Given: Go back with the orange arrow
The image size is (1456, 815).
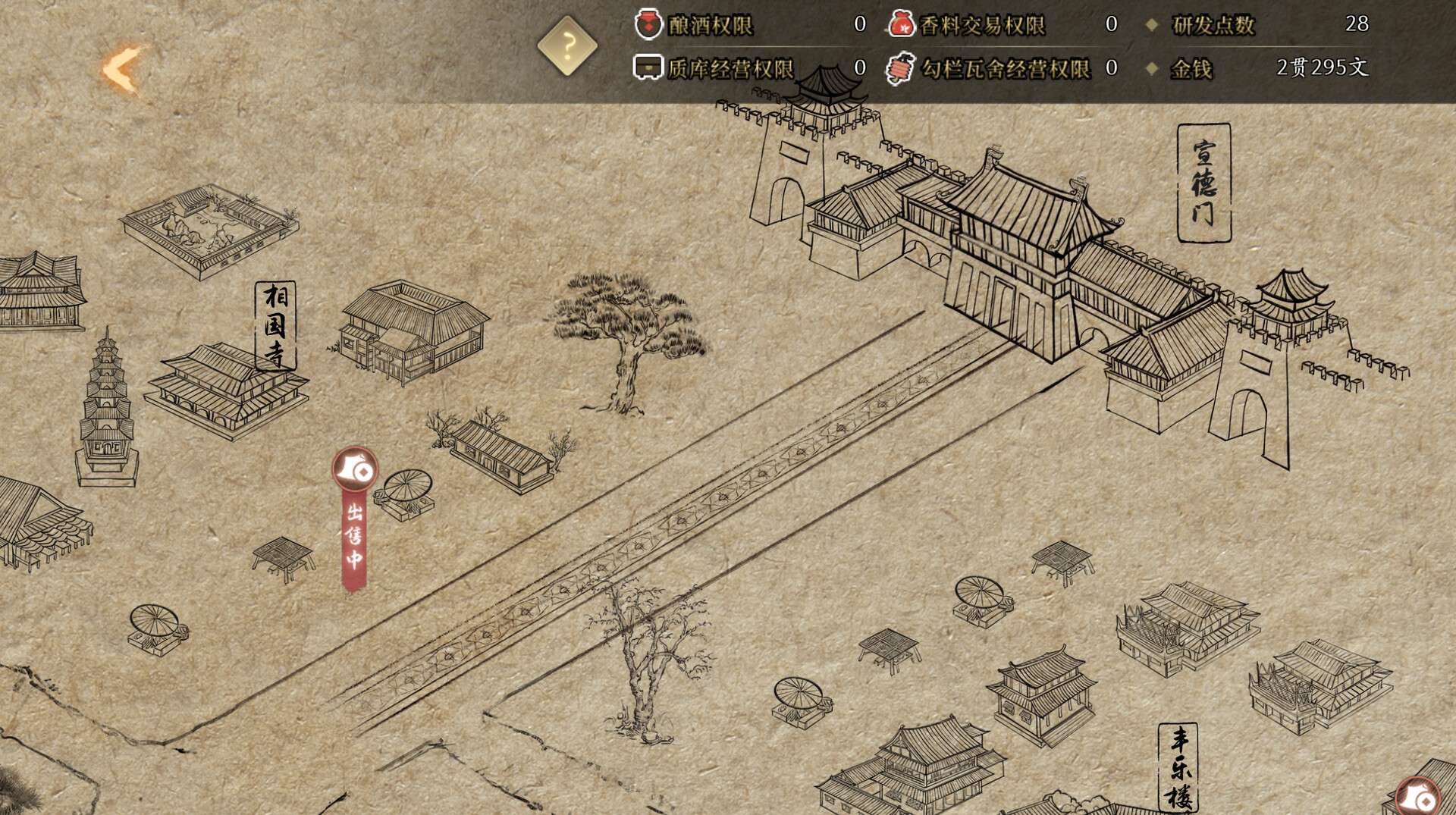Looking at the screenshot, I should click(x=123, y=70).
